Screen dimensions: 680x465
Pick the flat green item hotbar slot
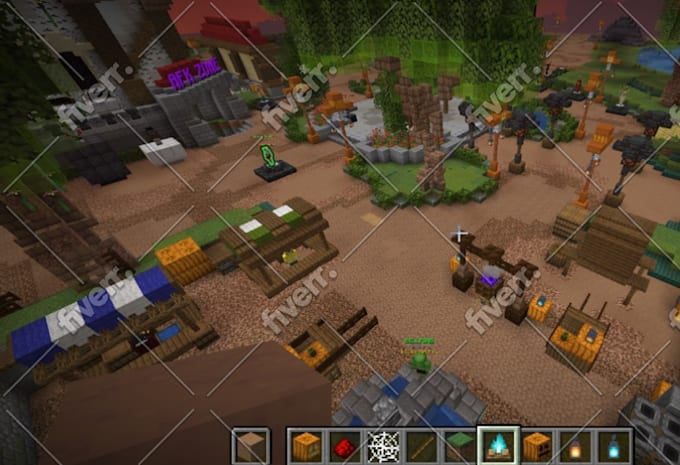[460, 446]
